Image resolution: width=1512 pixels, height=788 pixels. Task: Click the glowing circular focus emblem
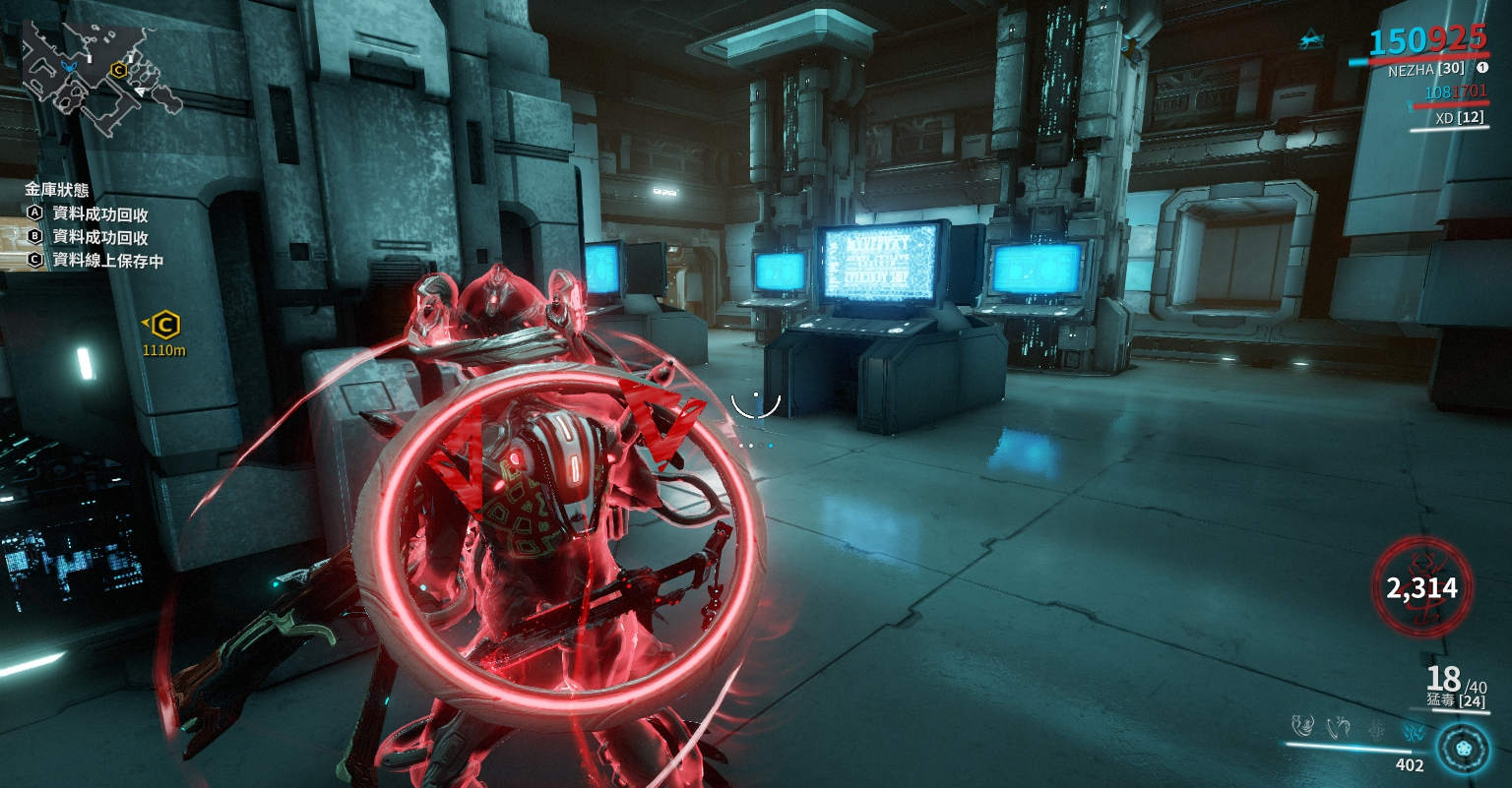pyautogui.click(x=1462, y=748)
